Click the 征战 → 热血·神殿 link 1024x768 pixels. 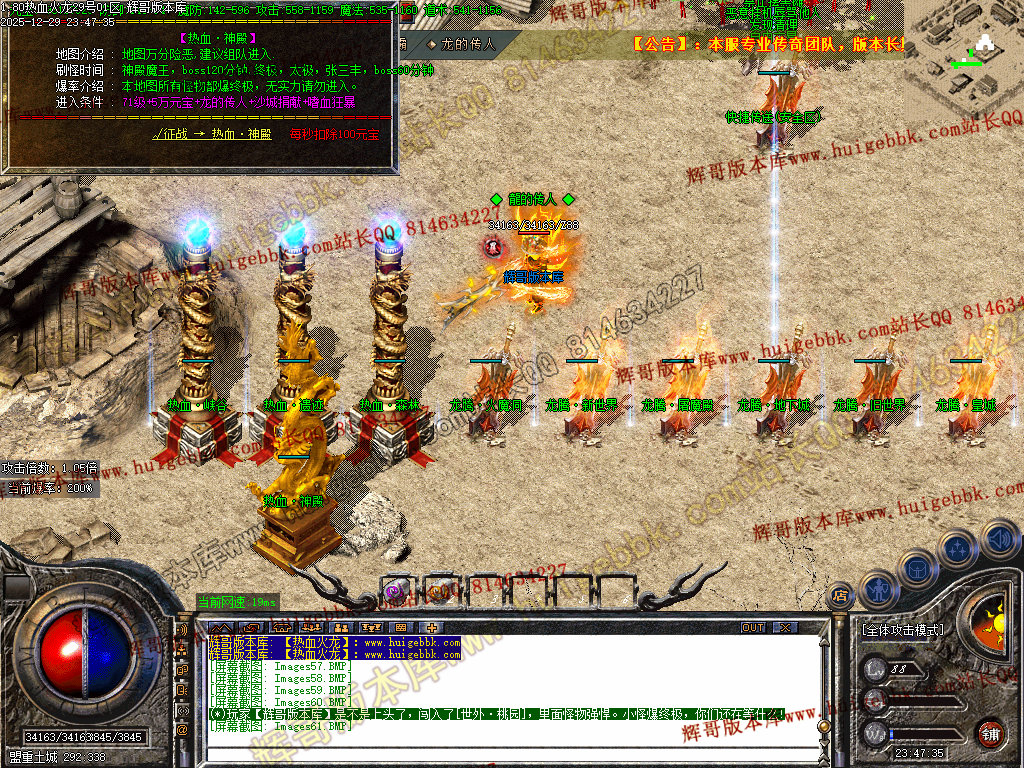(212, 134)
